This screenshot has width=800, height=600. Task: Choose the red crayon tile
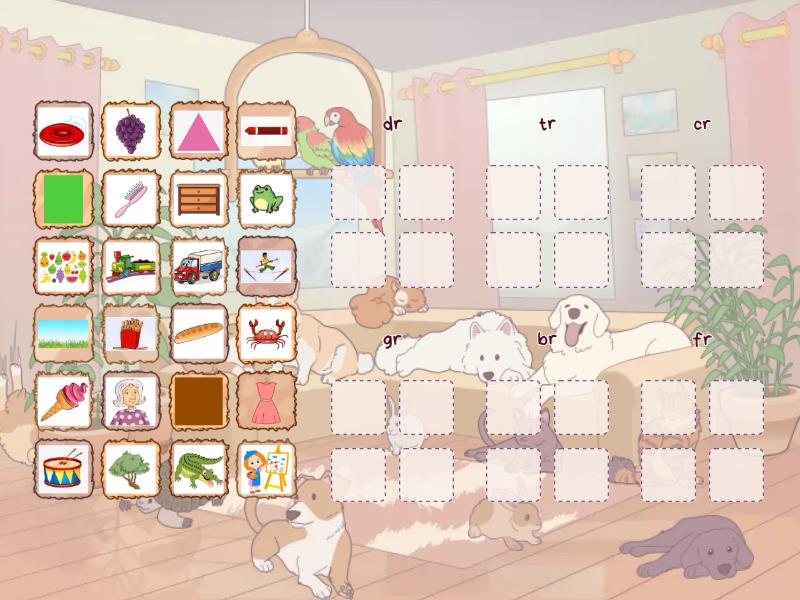click(x=267, y=130)
